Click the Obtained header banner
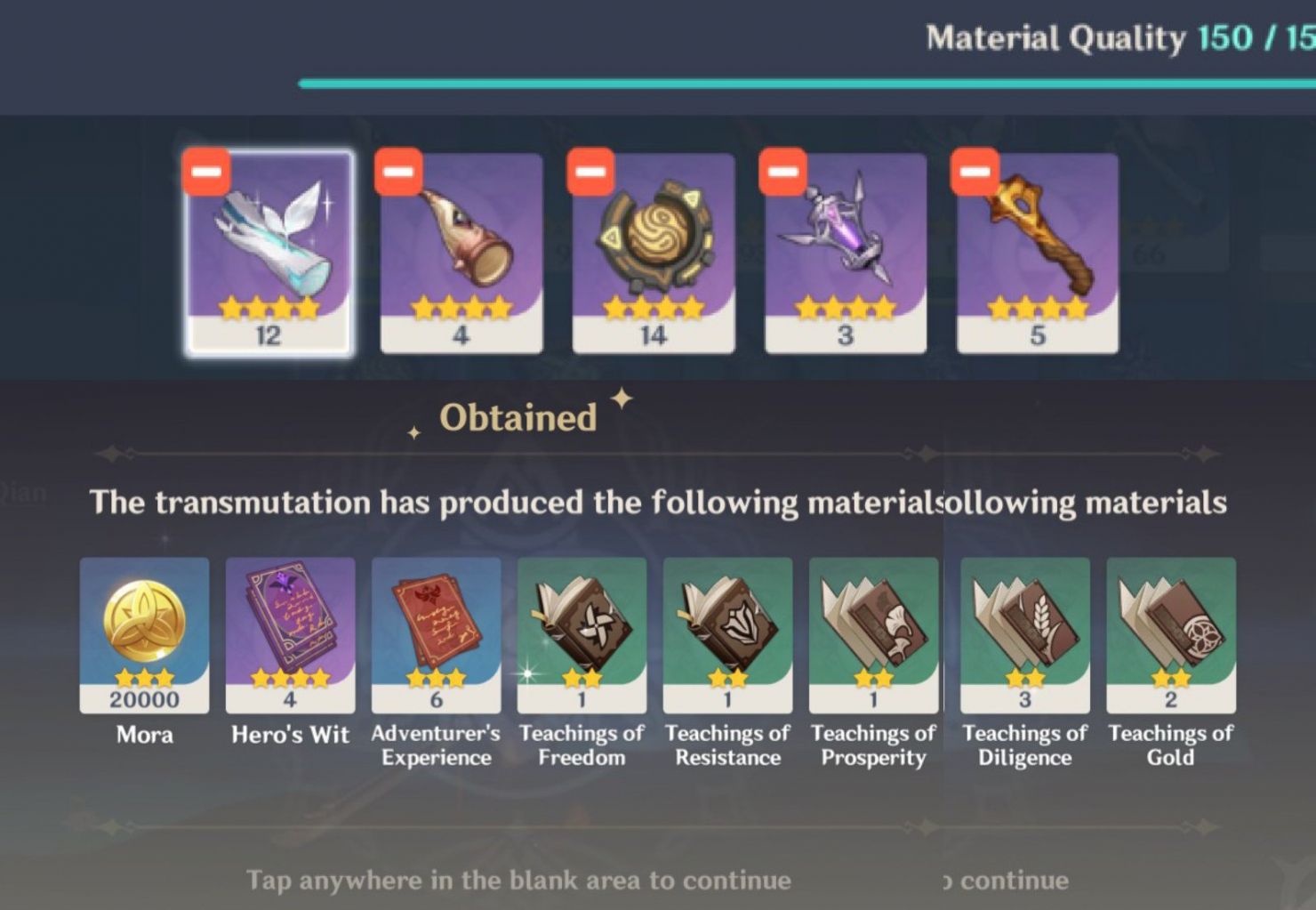The image size is (1316, 910). point(521,416)
